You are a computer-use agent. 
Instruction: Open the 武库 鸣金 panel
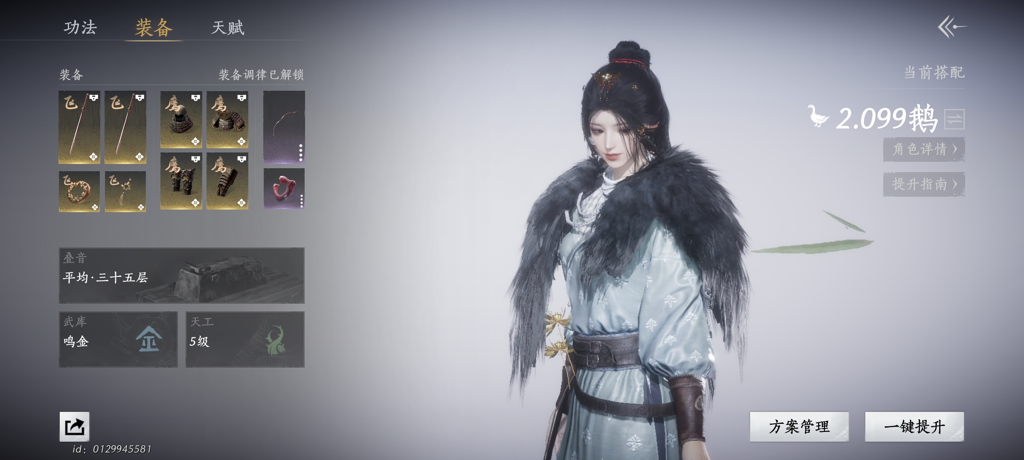pyautogui.click(x=118, y=339)
